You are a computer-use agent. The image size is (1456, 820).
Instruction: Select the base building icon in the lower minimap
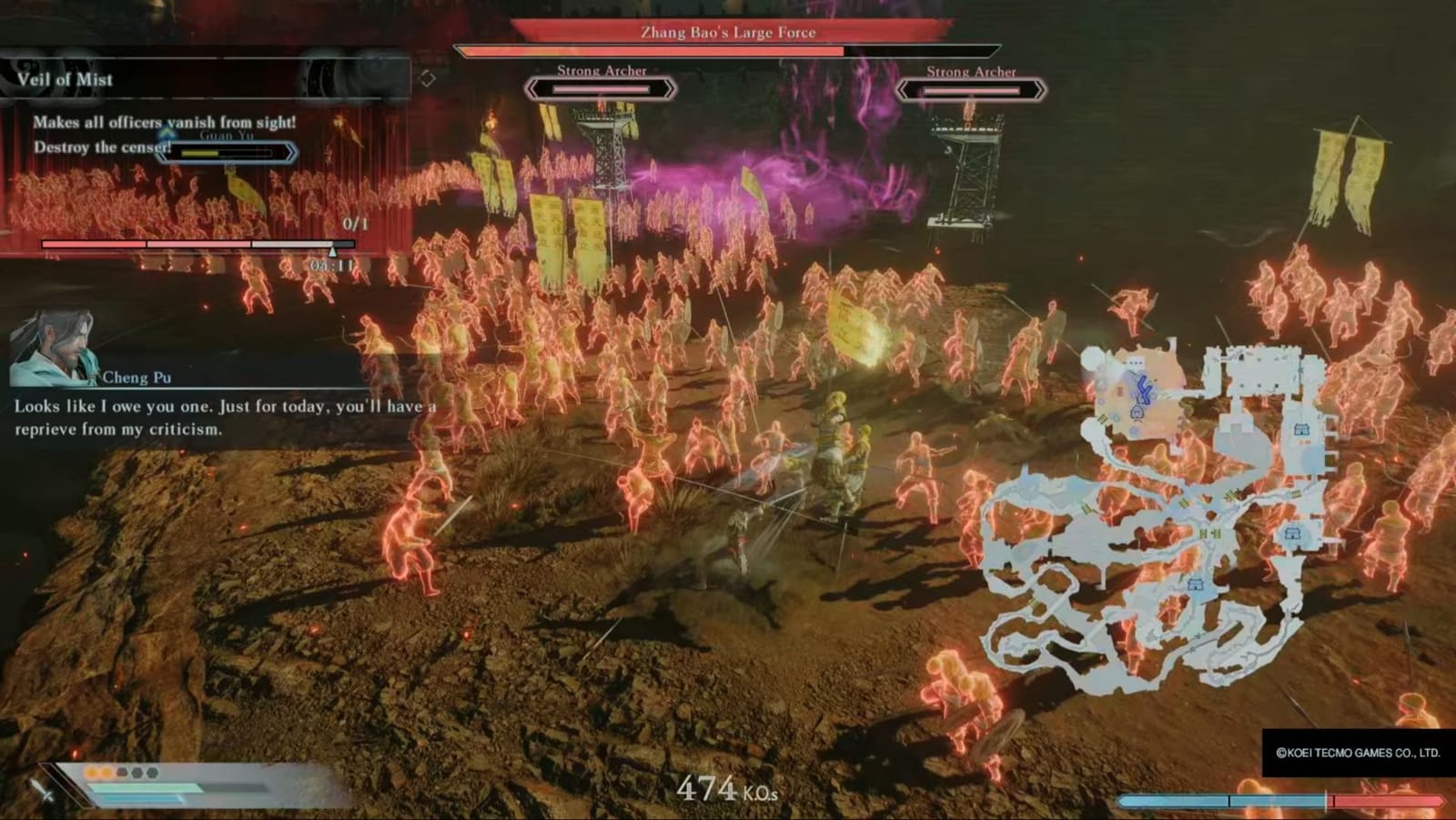[1194, 584]
